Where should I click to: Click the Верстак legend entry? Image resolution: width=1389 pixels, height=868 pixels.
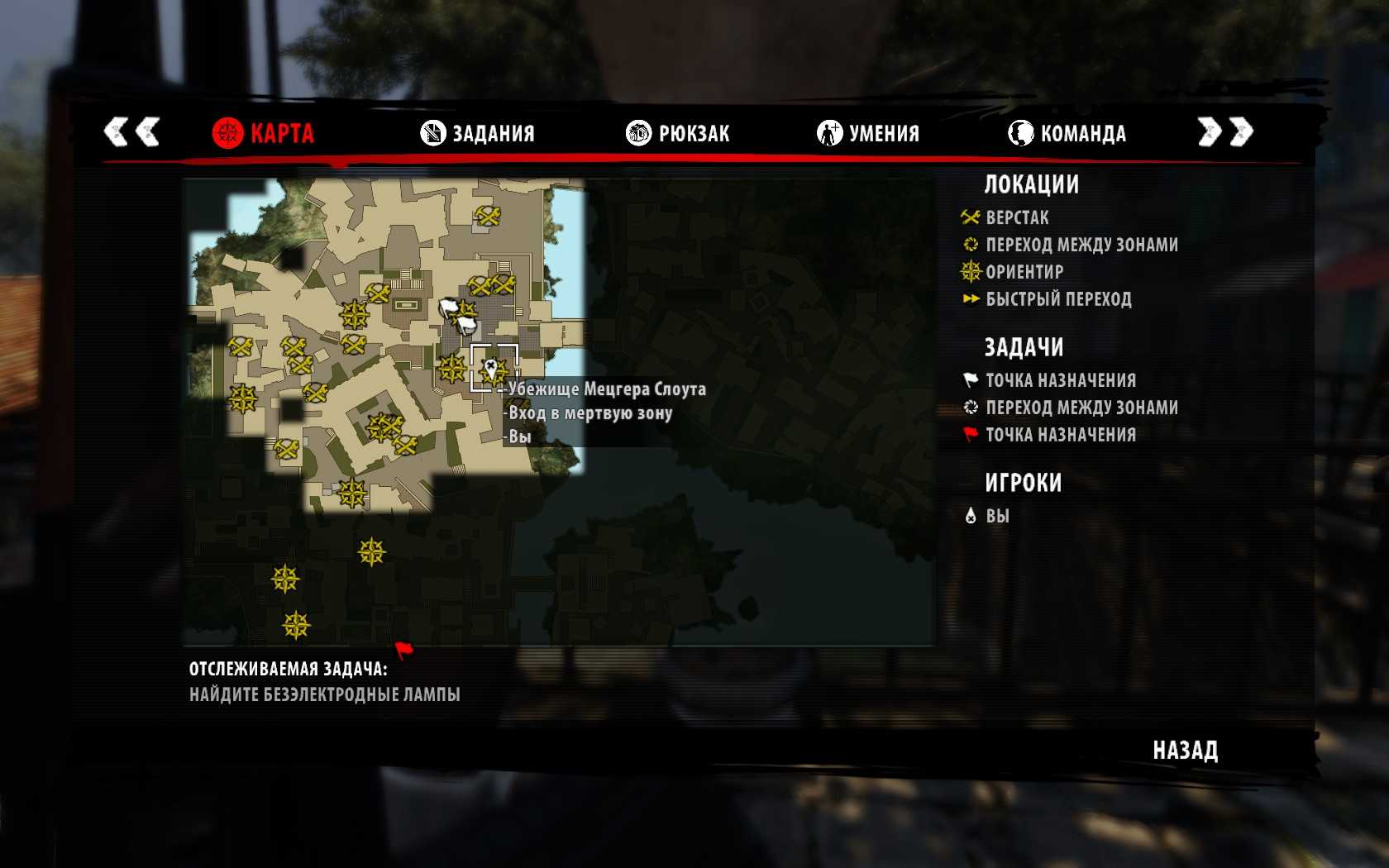click(x=1017, y=218)
